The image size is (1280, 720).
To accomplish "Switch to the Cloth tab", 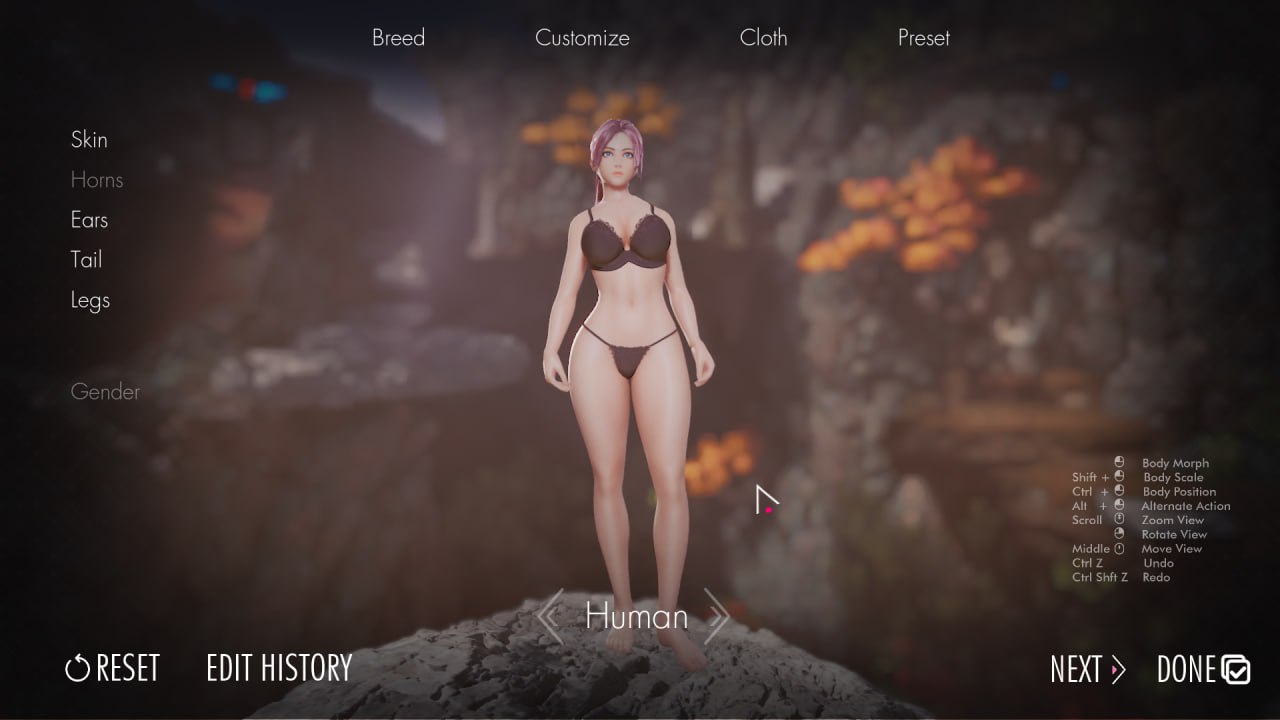I will 764,38.
